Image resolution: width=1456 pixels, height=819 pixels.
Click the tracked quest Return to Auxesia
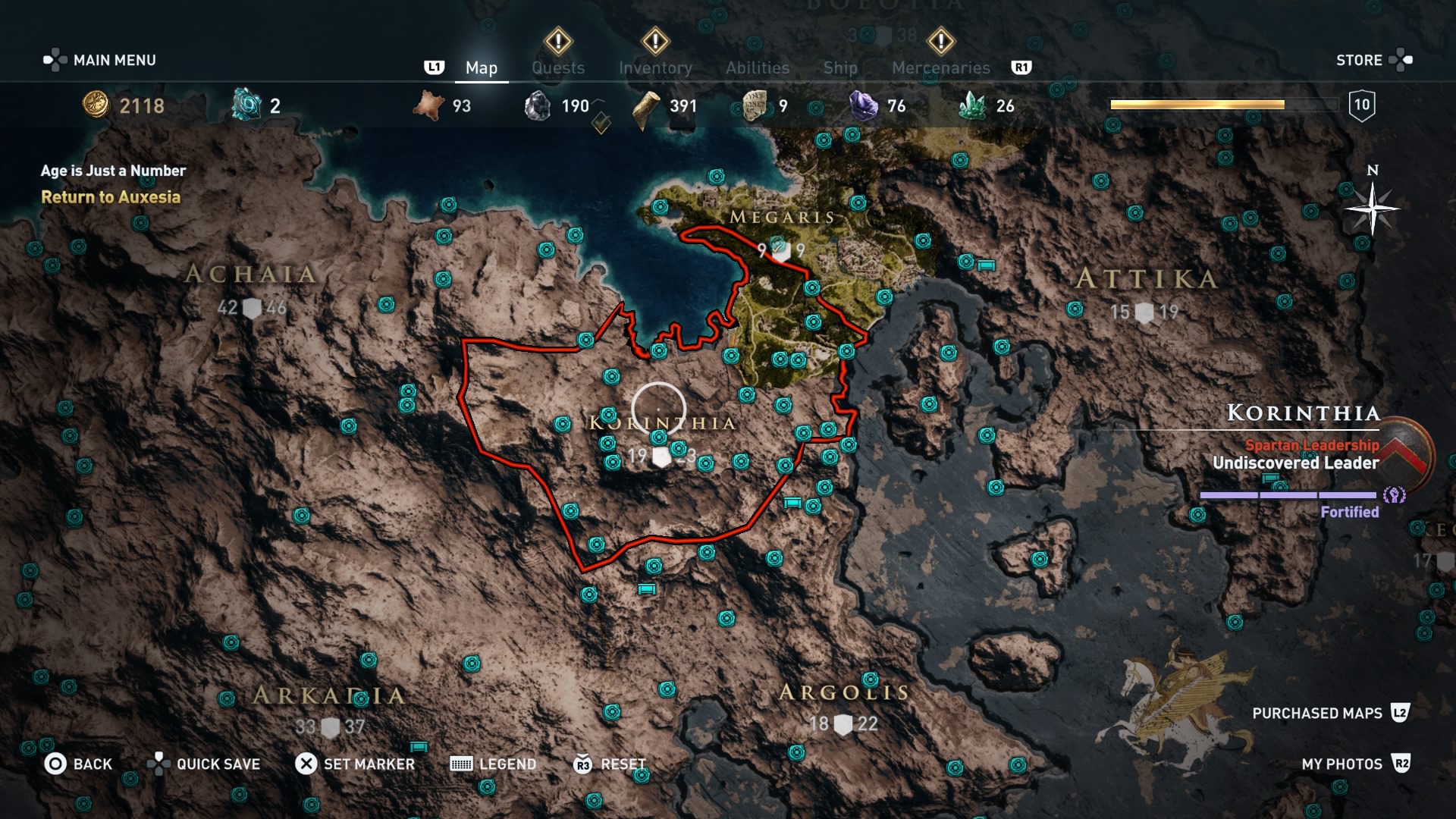click(111, 197)
